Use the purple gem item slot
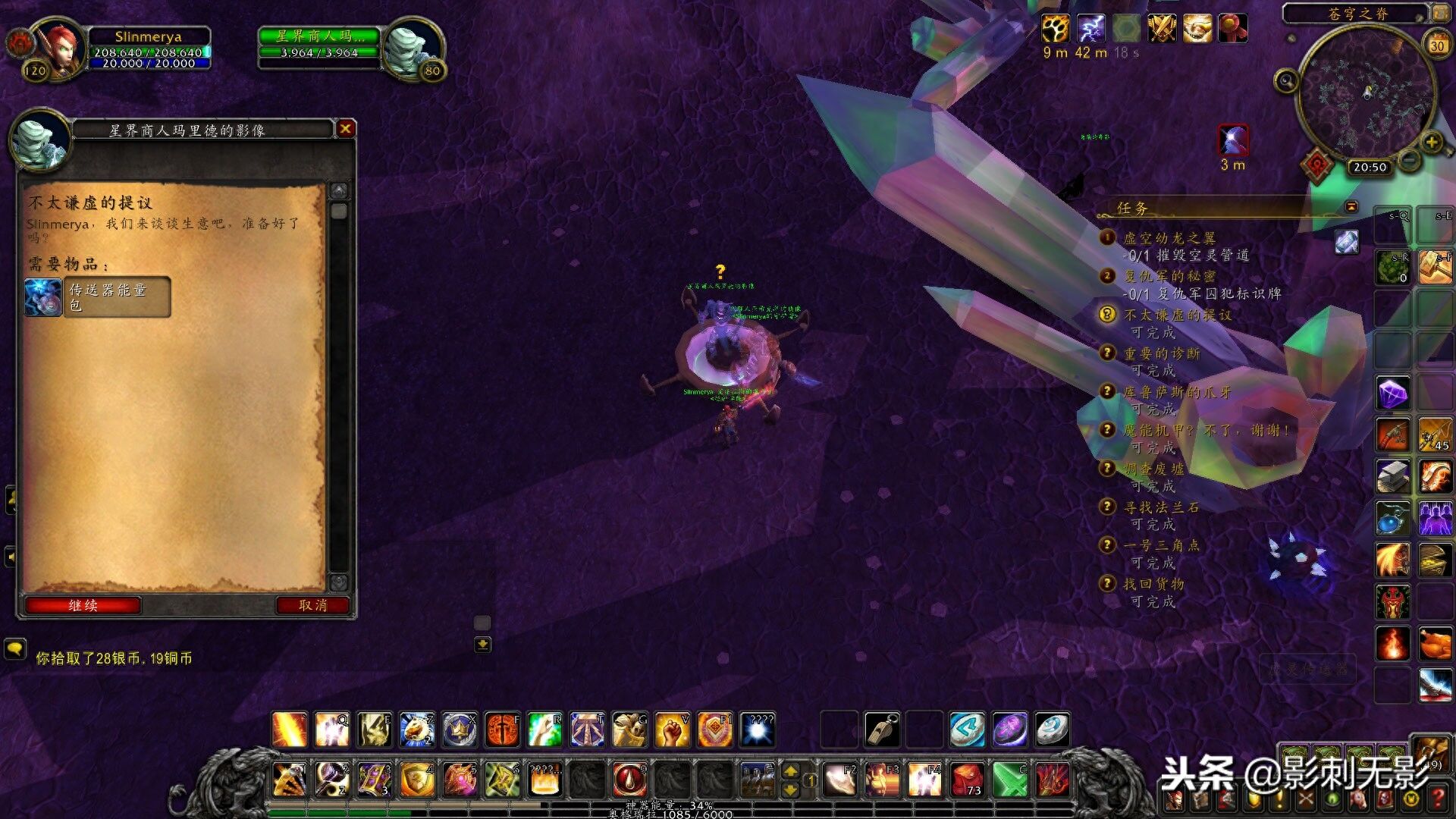Viewport: 1456px width, 819px height. [1392, 394]
